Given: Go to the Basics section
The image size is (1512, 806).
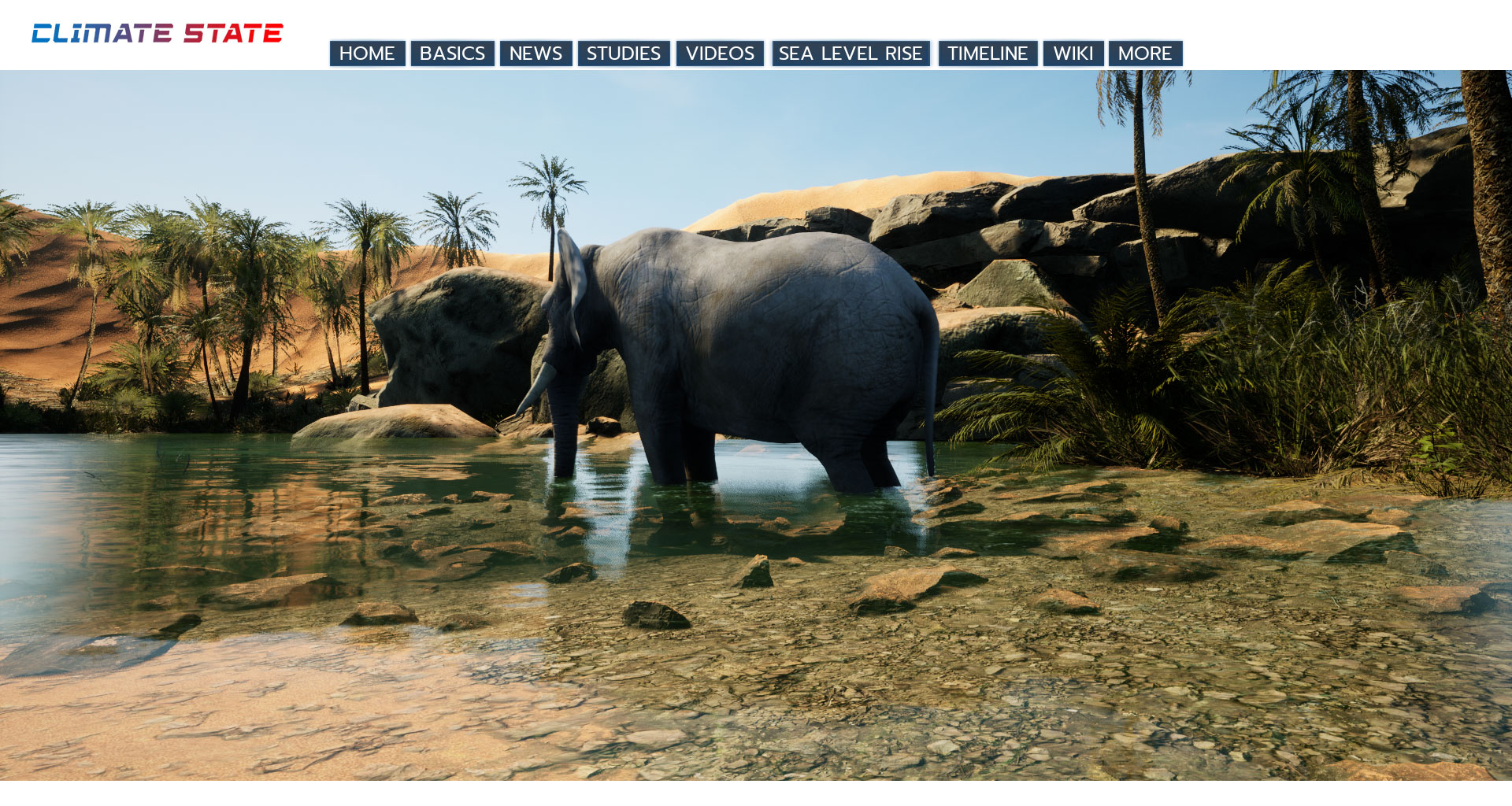Looking at the screenshot, I should click(x=452, y=54).
